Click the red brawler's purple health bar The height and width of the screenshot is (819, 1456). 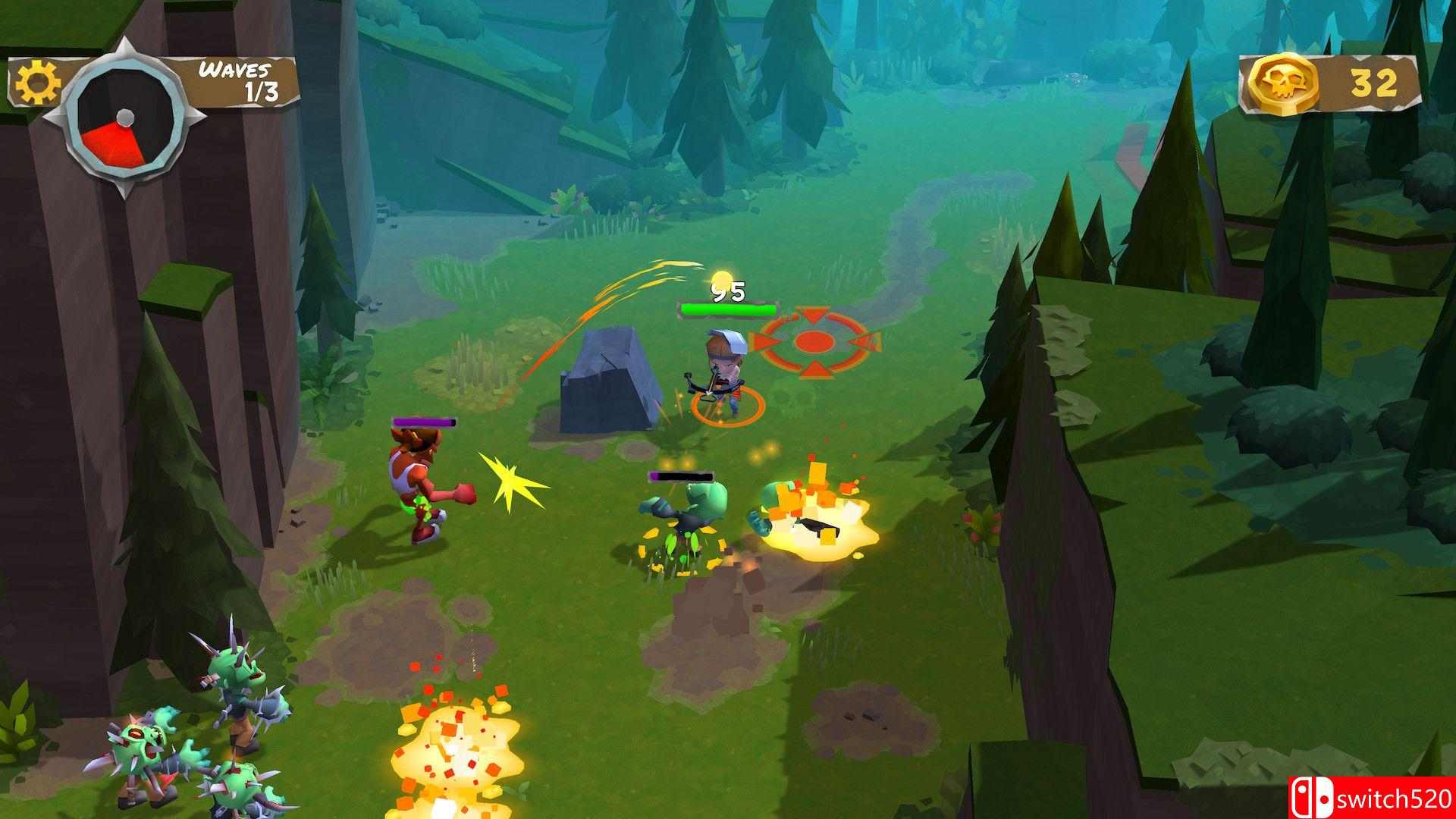pyautogui.click(x=425, y=420)
